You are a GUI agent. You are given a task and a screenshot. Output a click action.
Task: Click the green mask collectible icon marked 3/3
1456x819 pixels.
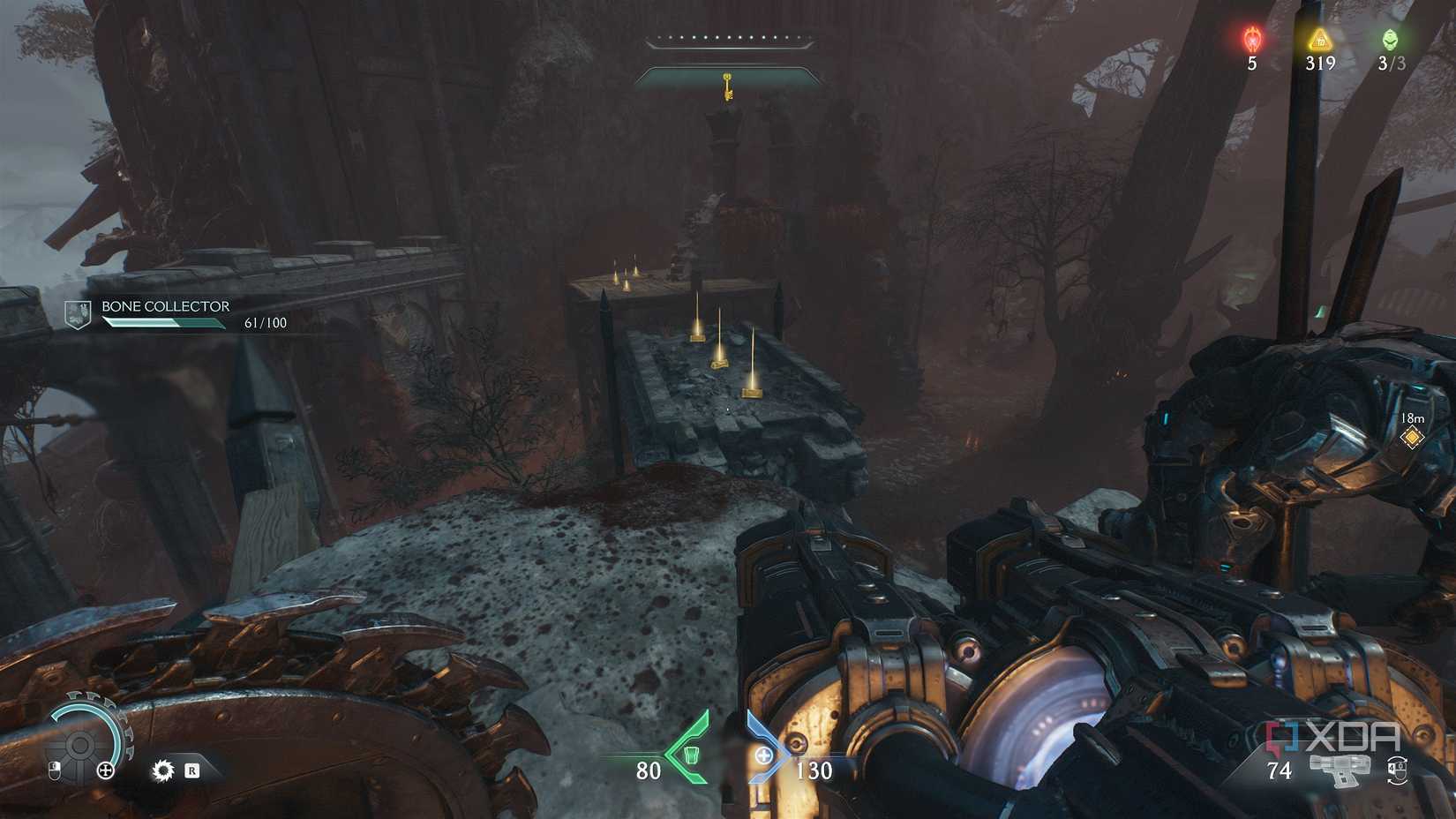point(1389,39)
